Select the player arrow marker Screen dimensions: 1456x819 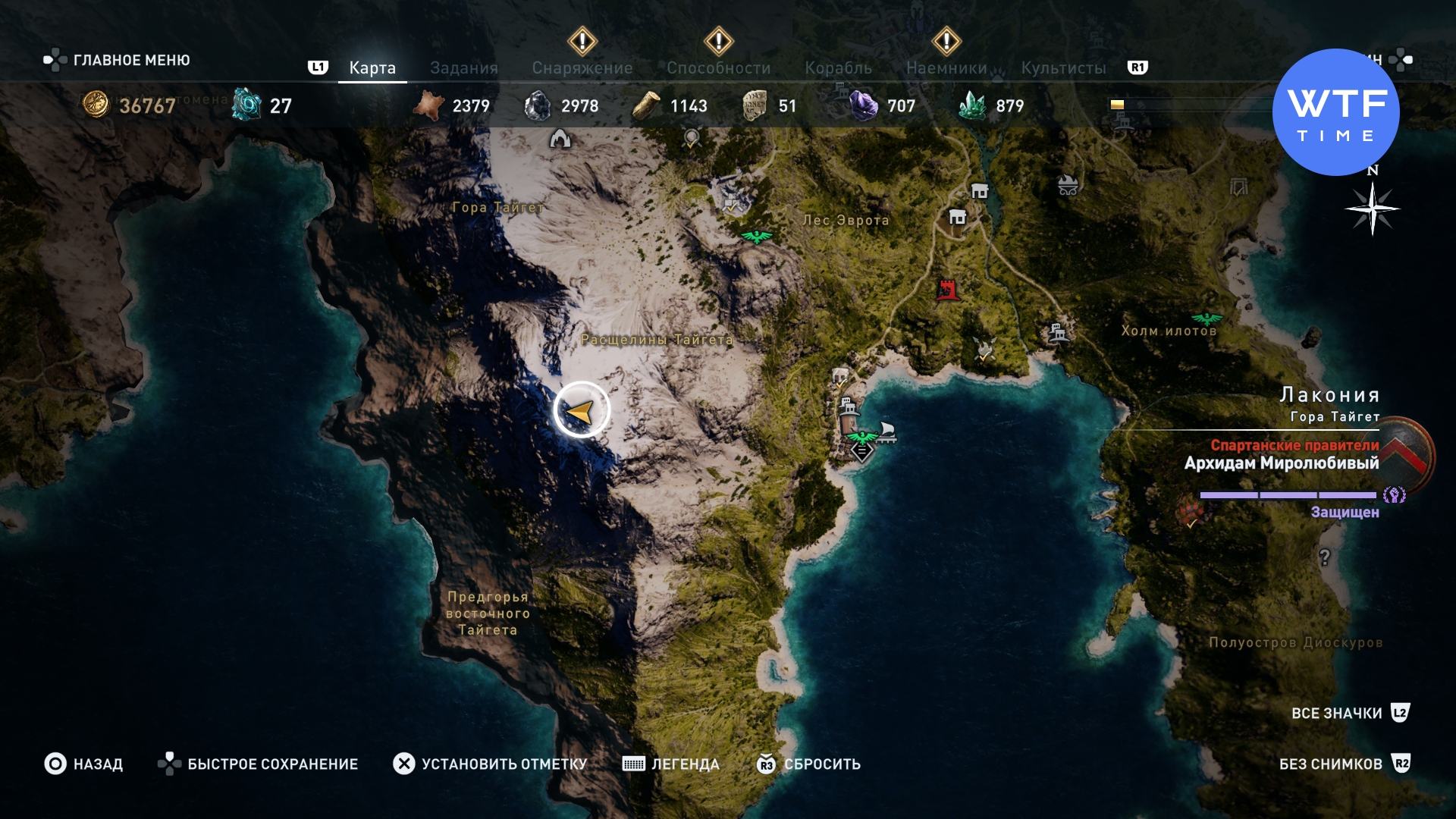click(x=581, y=410)
